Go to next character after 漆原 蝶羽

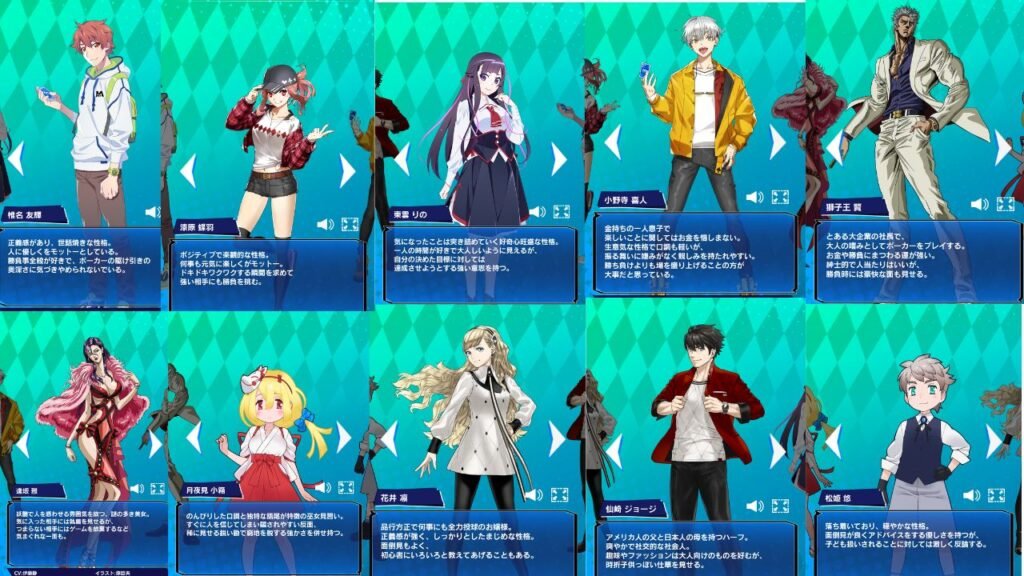click(347, 171)
